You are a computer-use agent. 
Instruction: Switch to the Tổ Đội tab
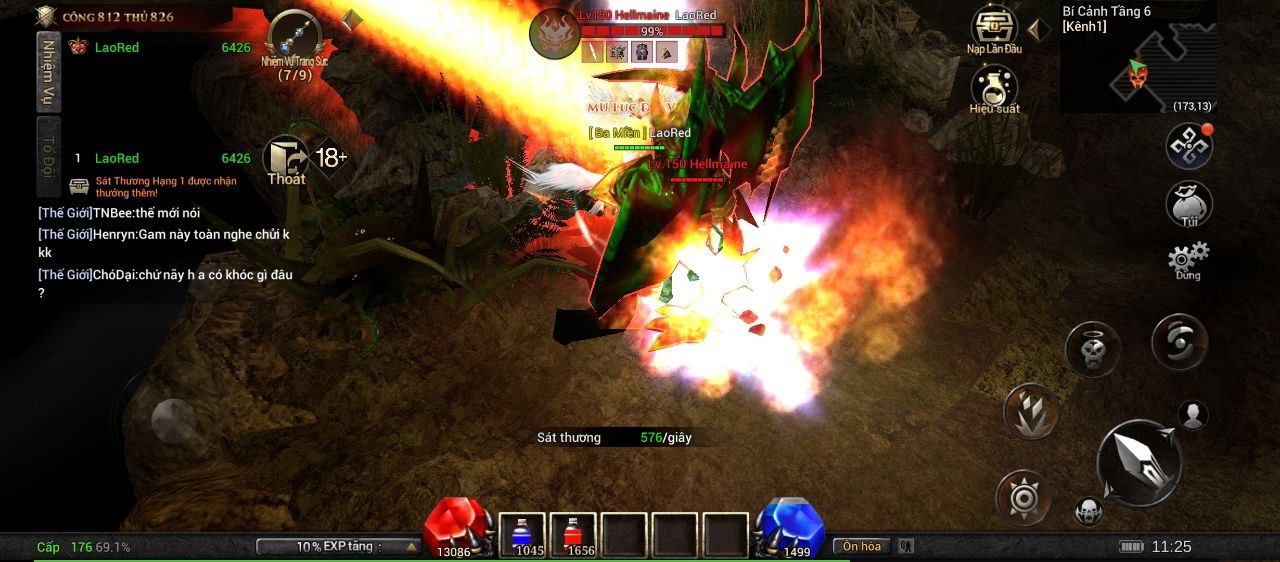pyautogui.click(x=49, y=156)
